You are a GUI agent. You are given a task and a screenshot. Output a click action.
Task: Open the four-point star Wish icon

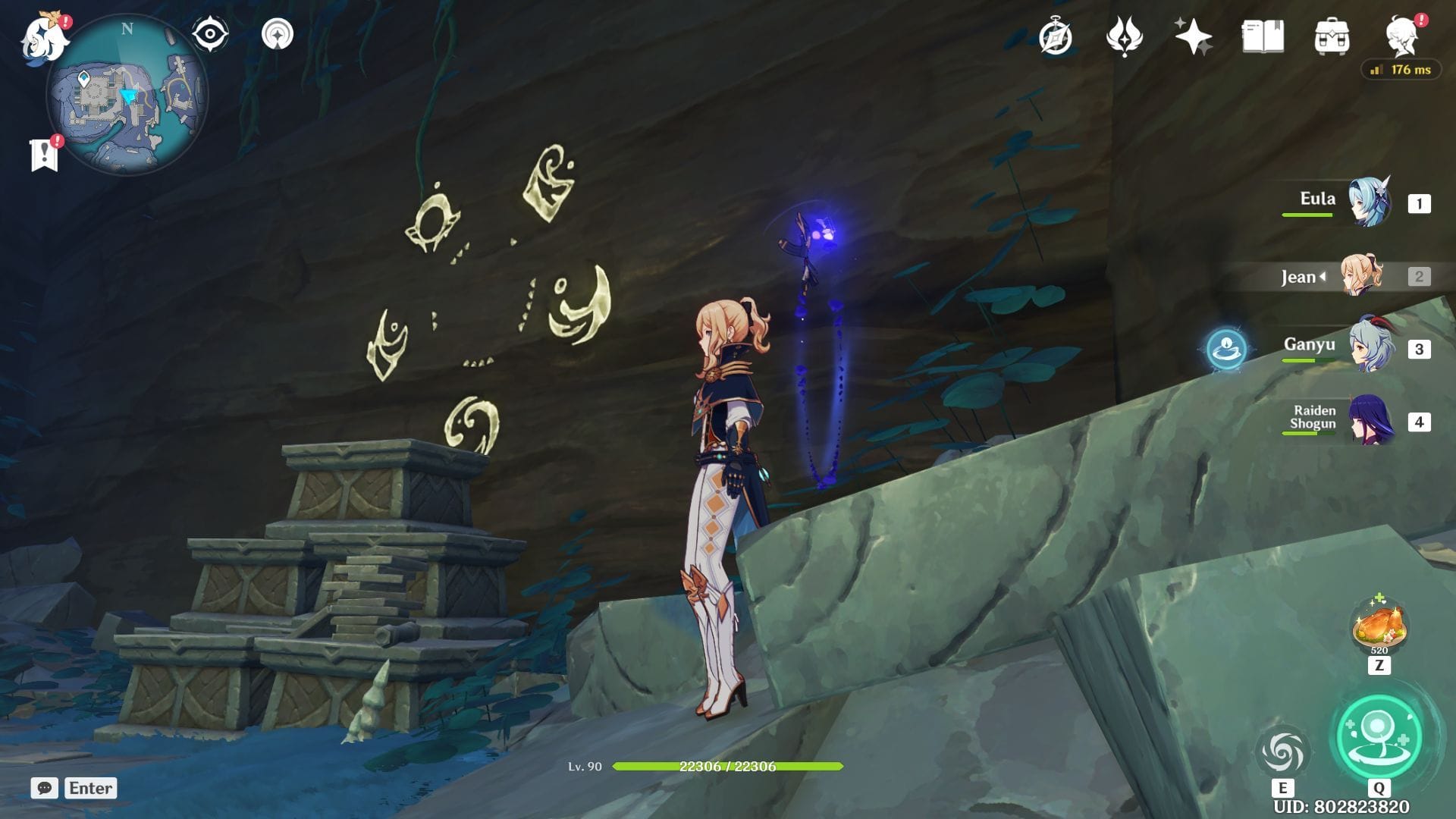click(x=1193, y=37)
